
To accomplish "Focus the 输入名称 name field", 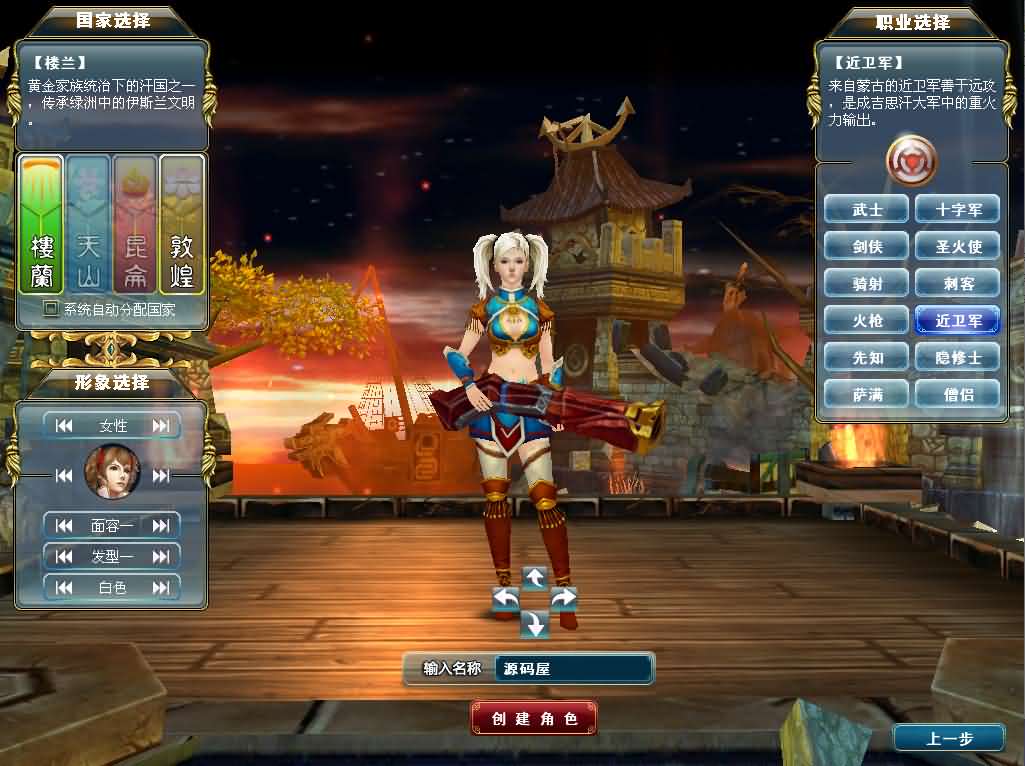I will (x=574, y=669).
